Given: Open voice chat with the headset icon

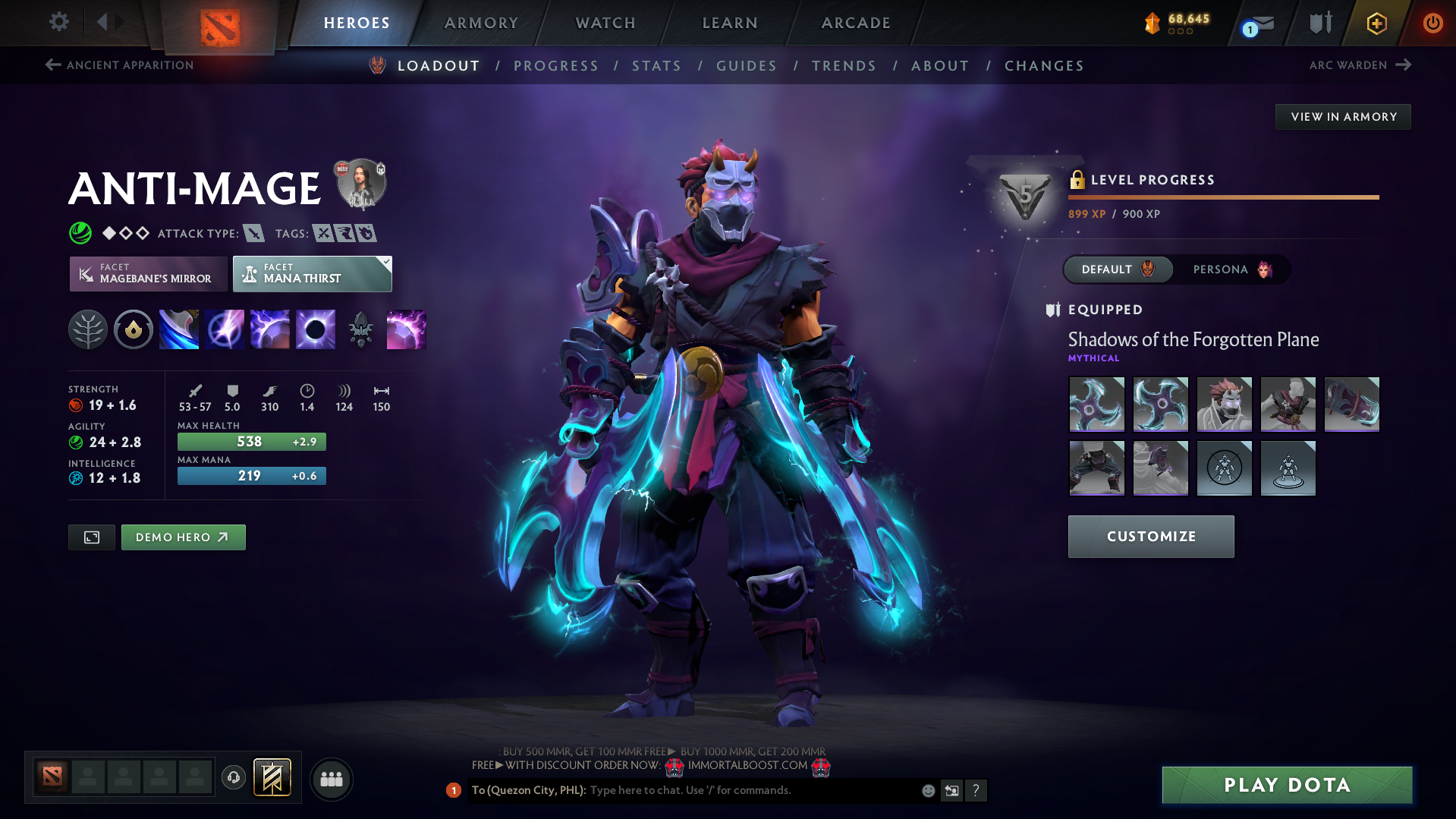Looking at the screenshot, I should [234, 778].
